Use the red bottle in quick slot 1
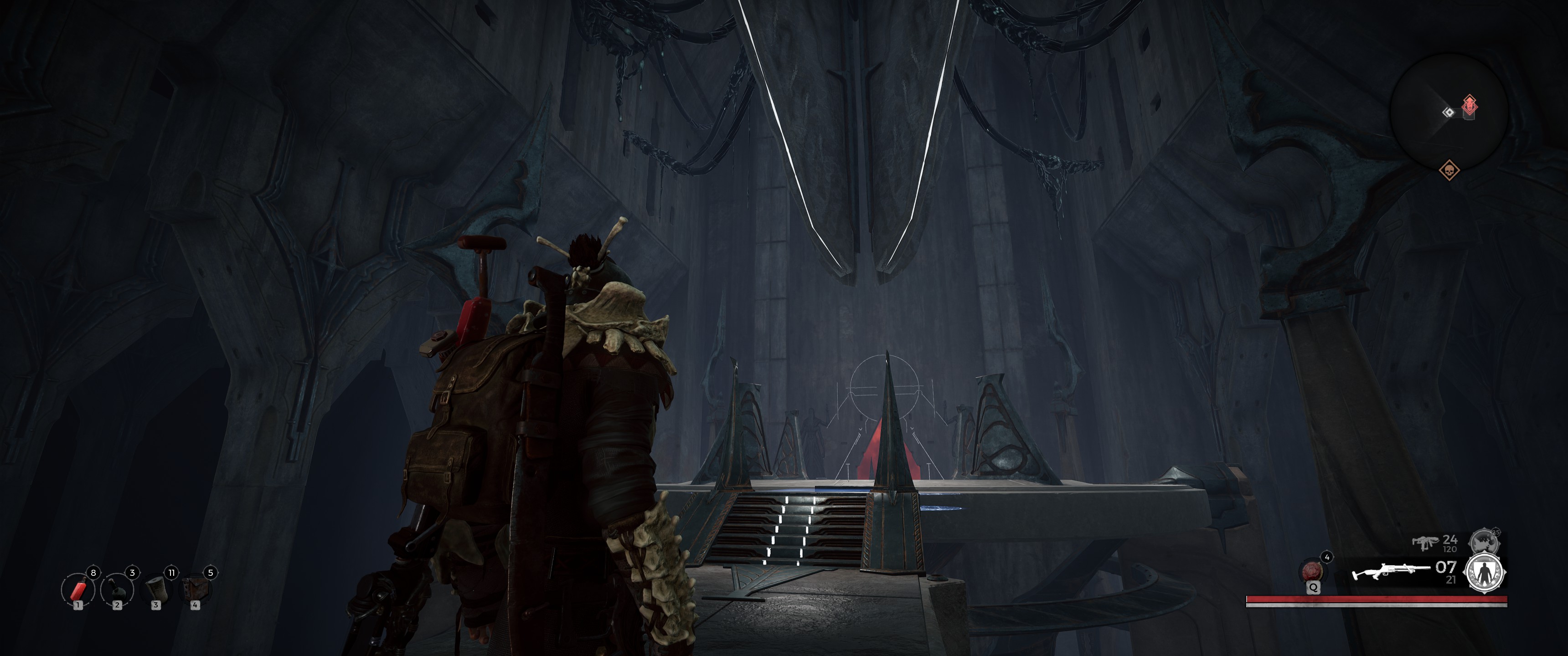This screenshot has height=656, width=1568. [x=77, y=589]
